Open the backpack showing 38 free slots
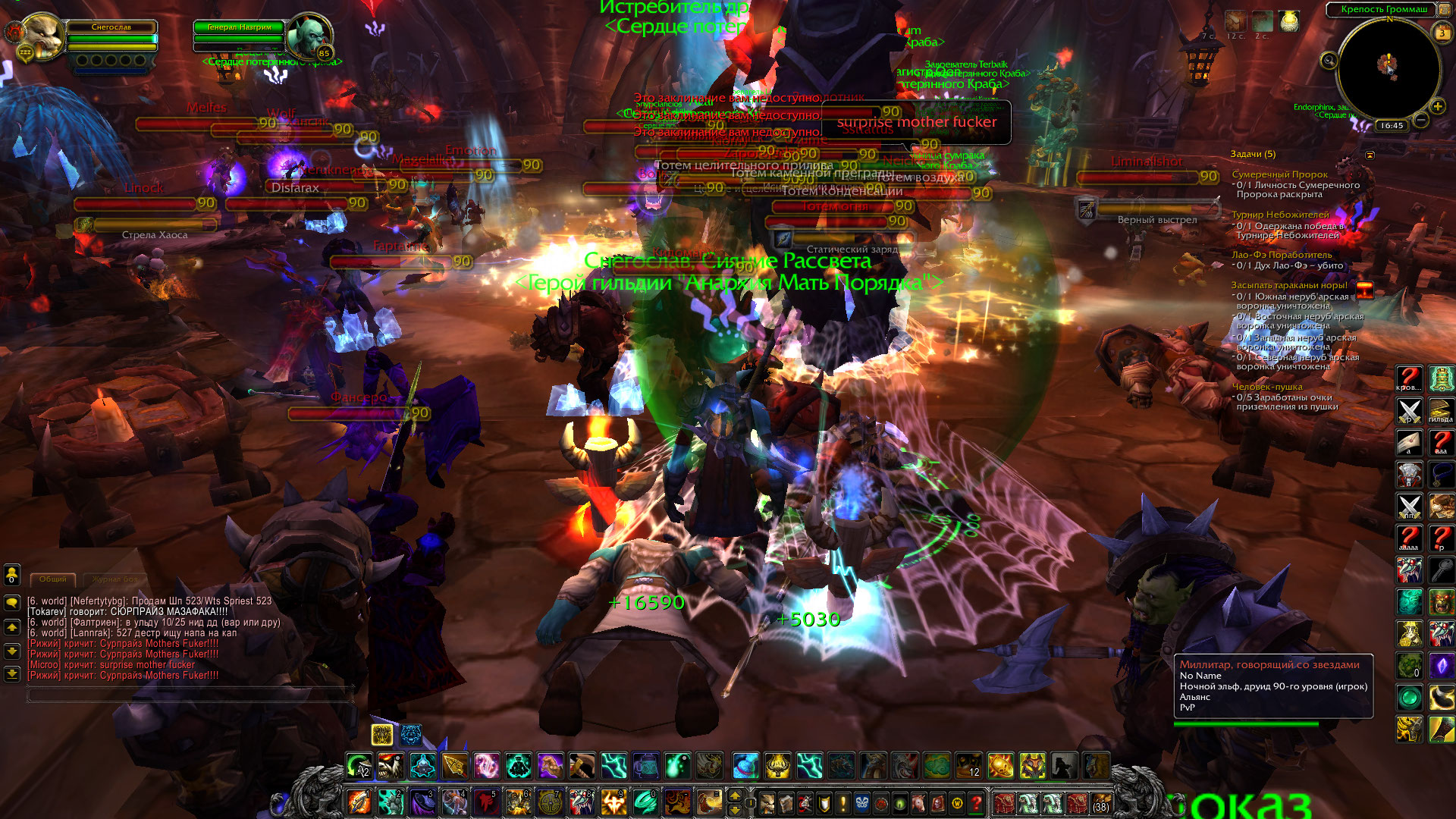 [x=1100, y=802]
